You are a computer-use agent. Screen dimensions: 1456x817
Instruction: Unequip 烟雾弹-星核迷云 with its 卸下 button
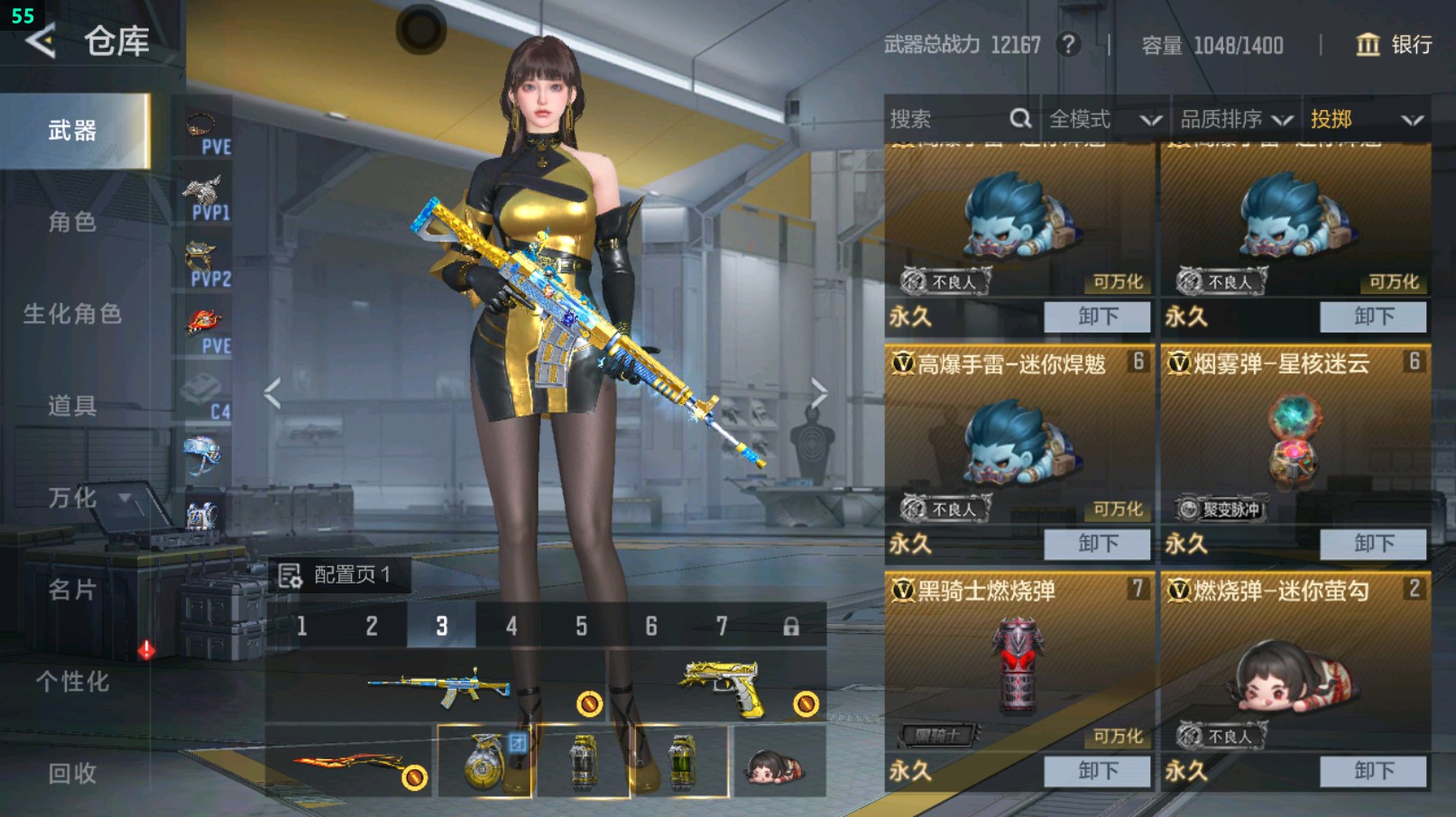tap(1372, 544)
